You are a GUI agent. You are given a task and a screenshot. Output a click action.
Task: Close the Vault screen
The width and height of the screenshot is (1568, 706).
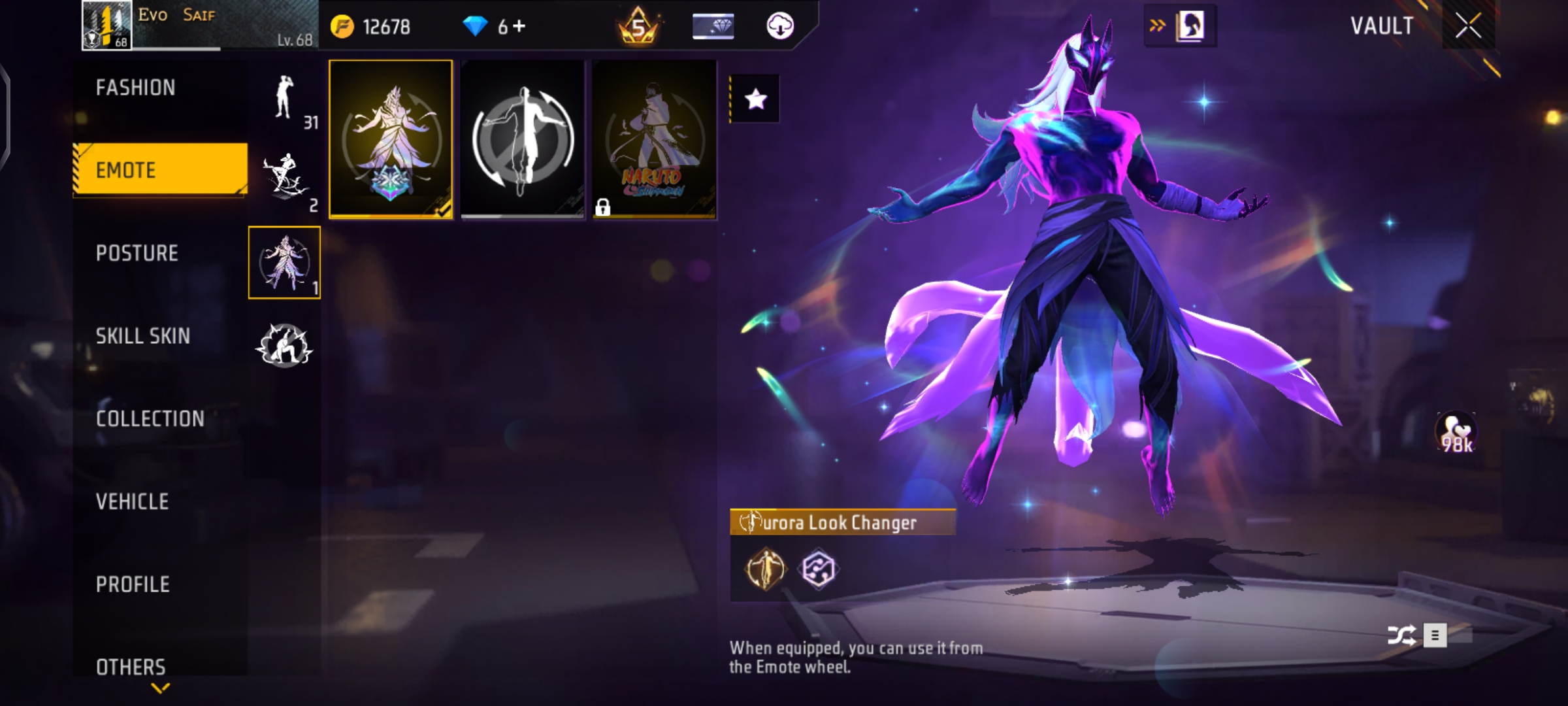(1468, 26)
